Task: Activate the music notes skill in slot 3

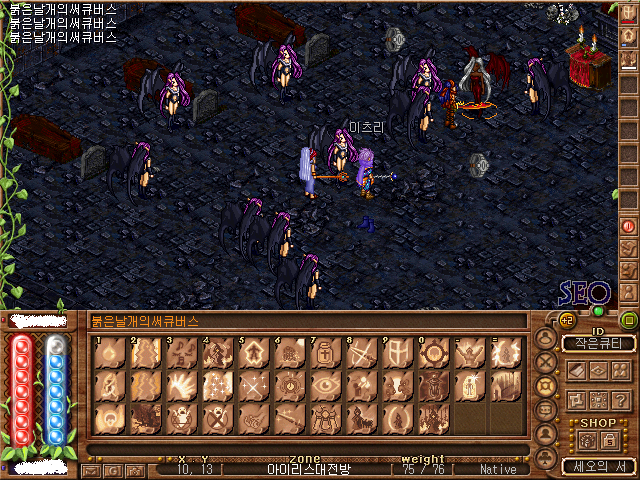Action: pyautogui.click(x=180, y=352)
